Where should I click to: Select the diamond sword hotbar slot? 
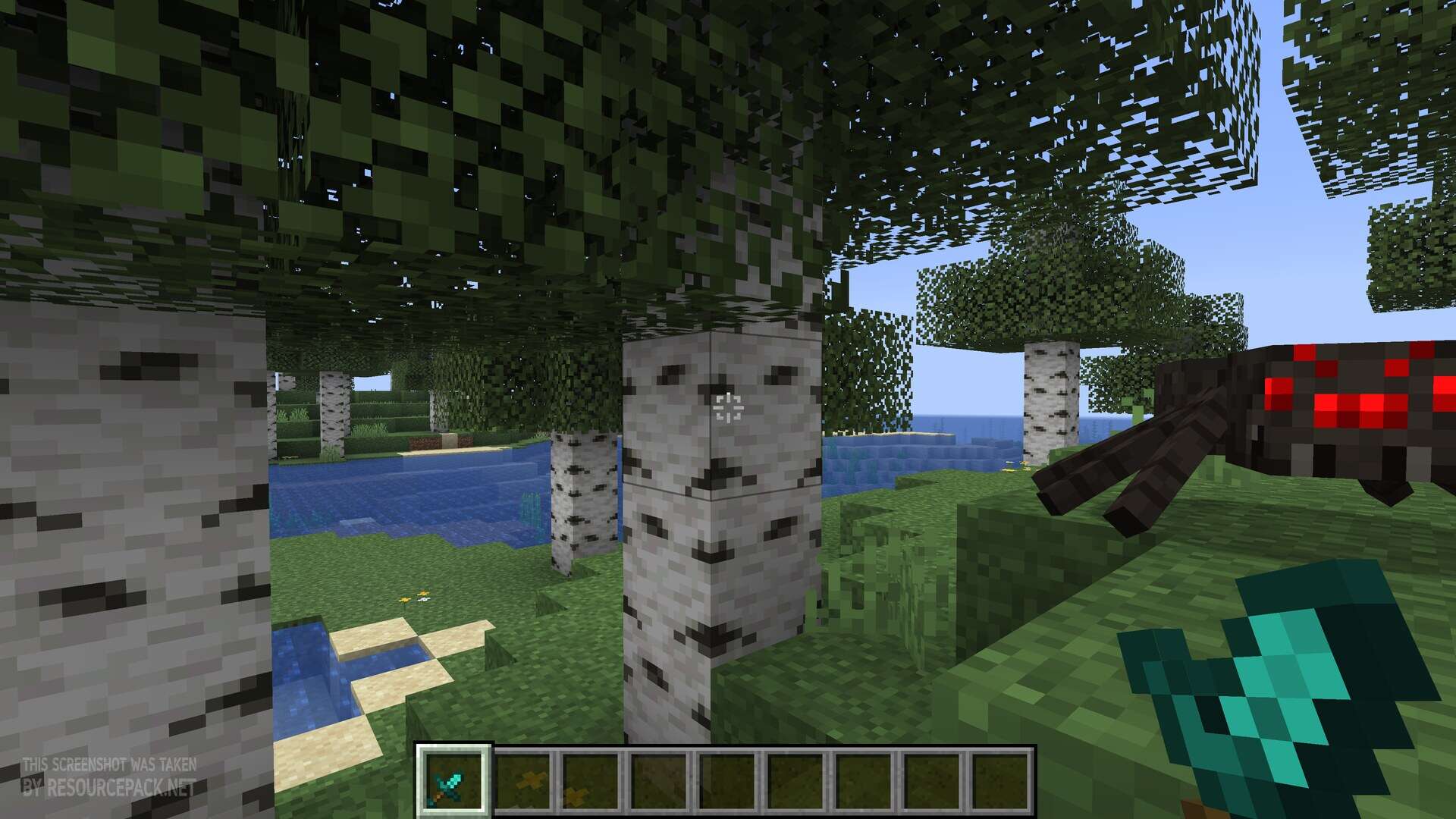tap(453, 780)
